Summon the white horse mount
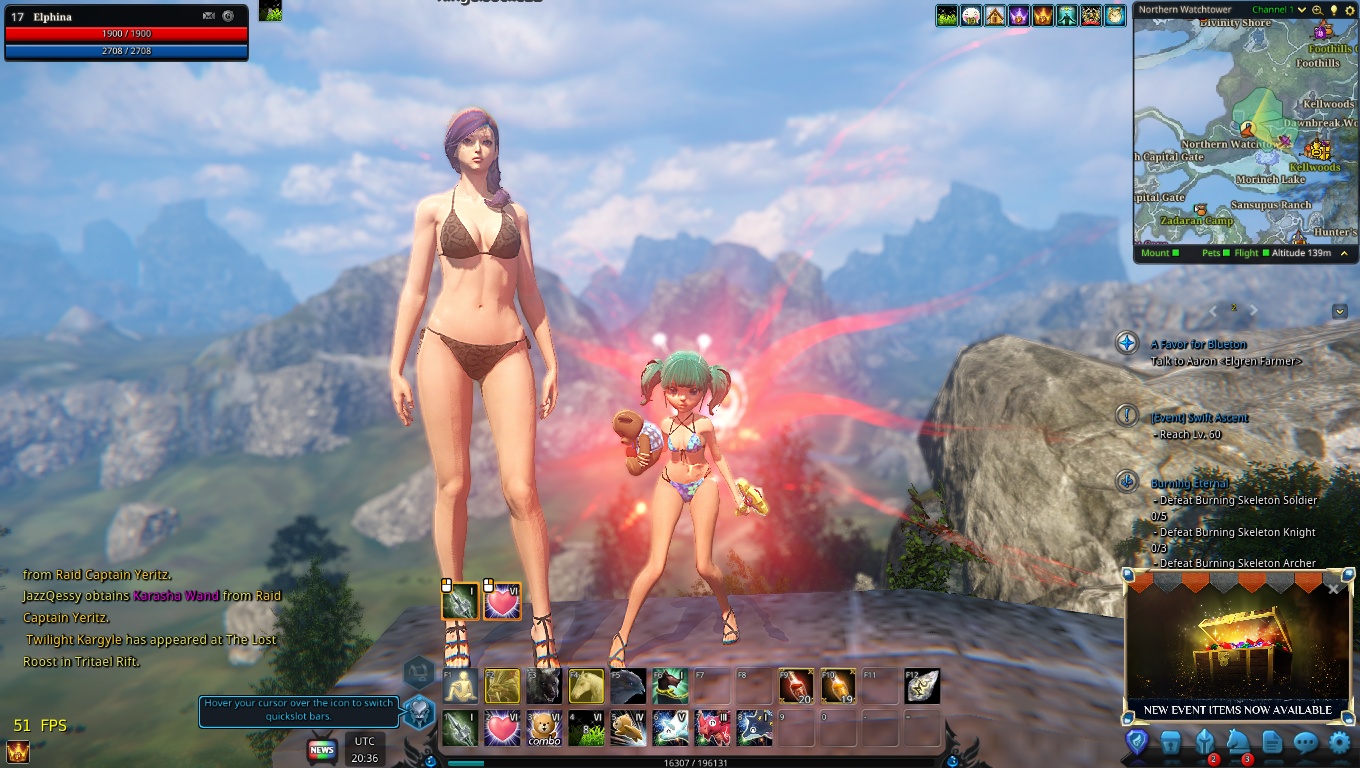Viewport: 1360px width, 768px height. [586, 686]
